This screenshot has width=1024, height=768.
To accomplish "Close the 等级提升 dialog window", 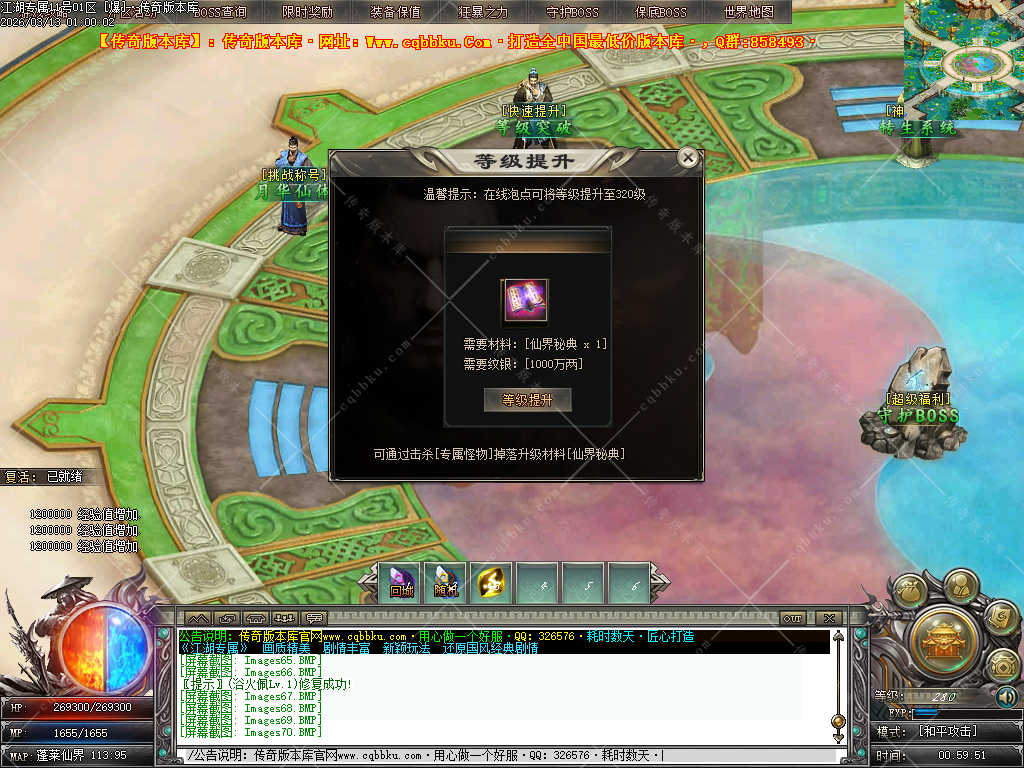I will [x=687, y=157].
